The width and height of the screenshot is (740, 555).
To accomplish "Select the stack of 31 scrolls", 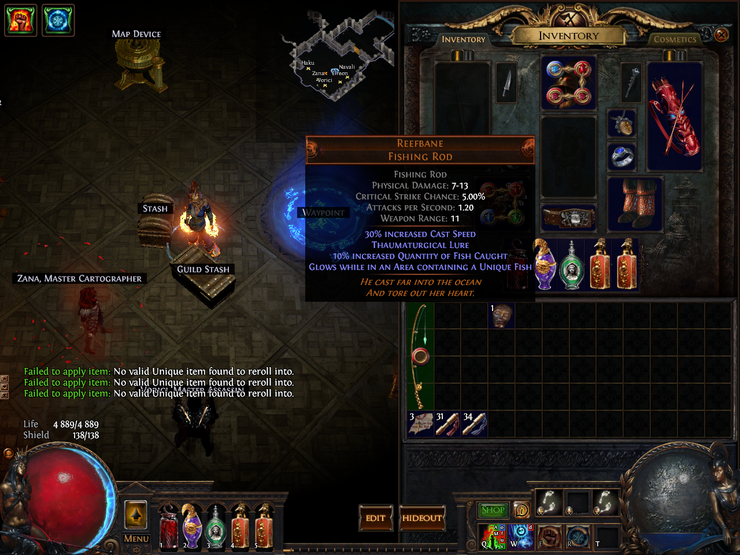I will pyautogui.click(x=447, y=423).
